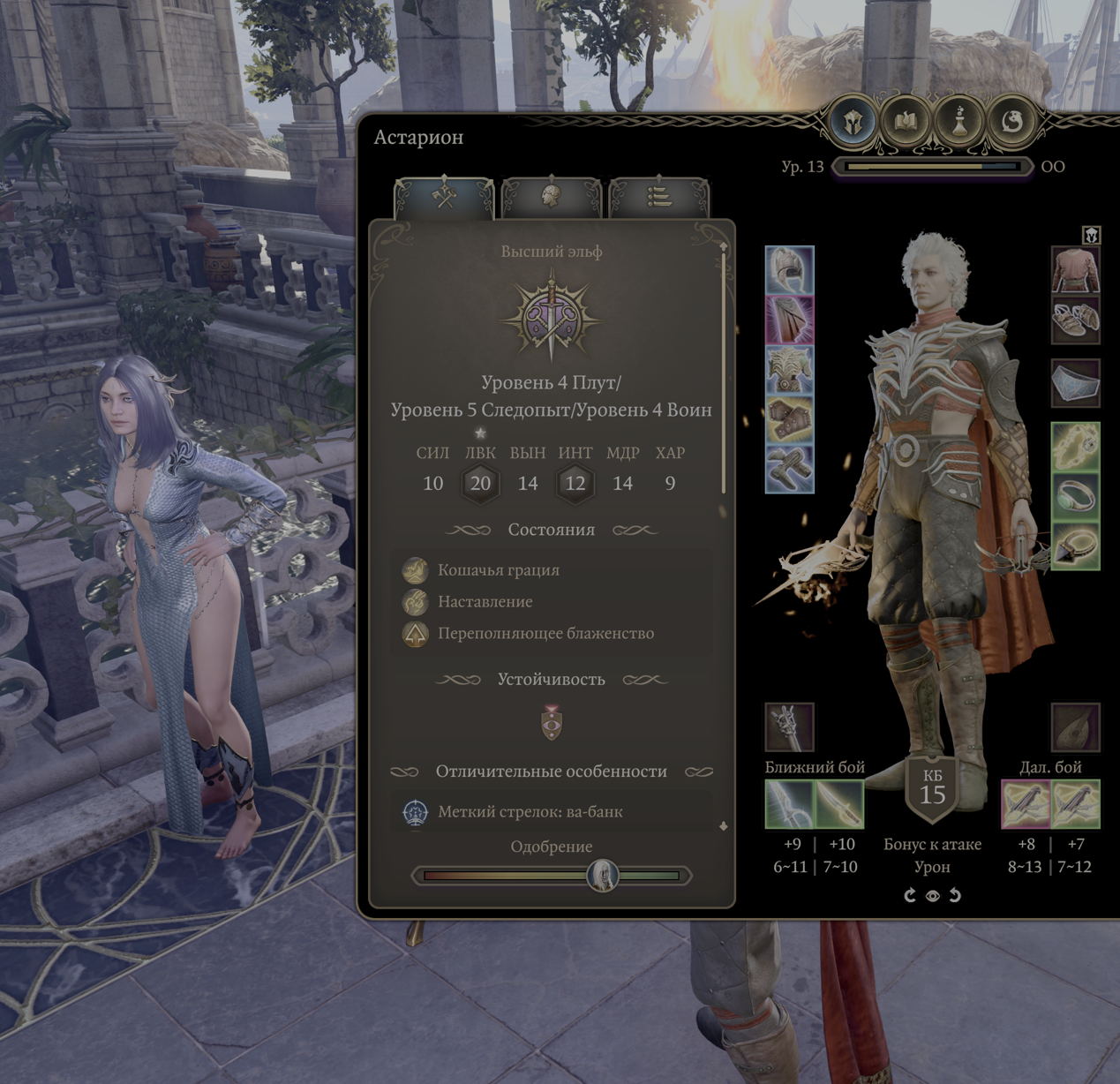Select the equipped boots slot
The image size is (1120, 1084).
pos(789,468)
